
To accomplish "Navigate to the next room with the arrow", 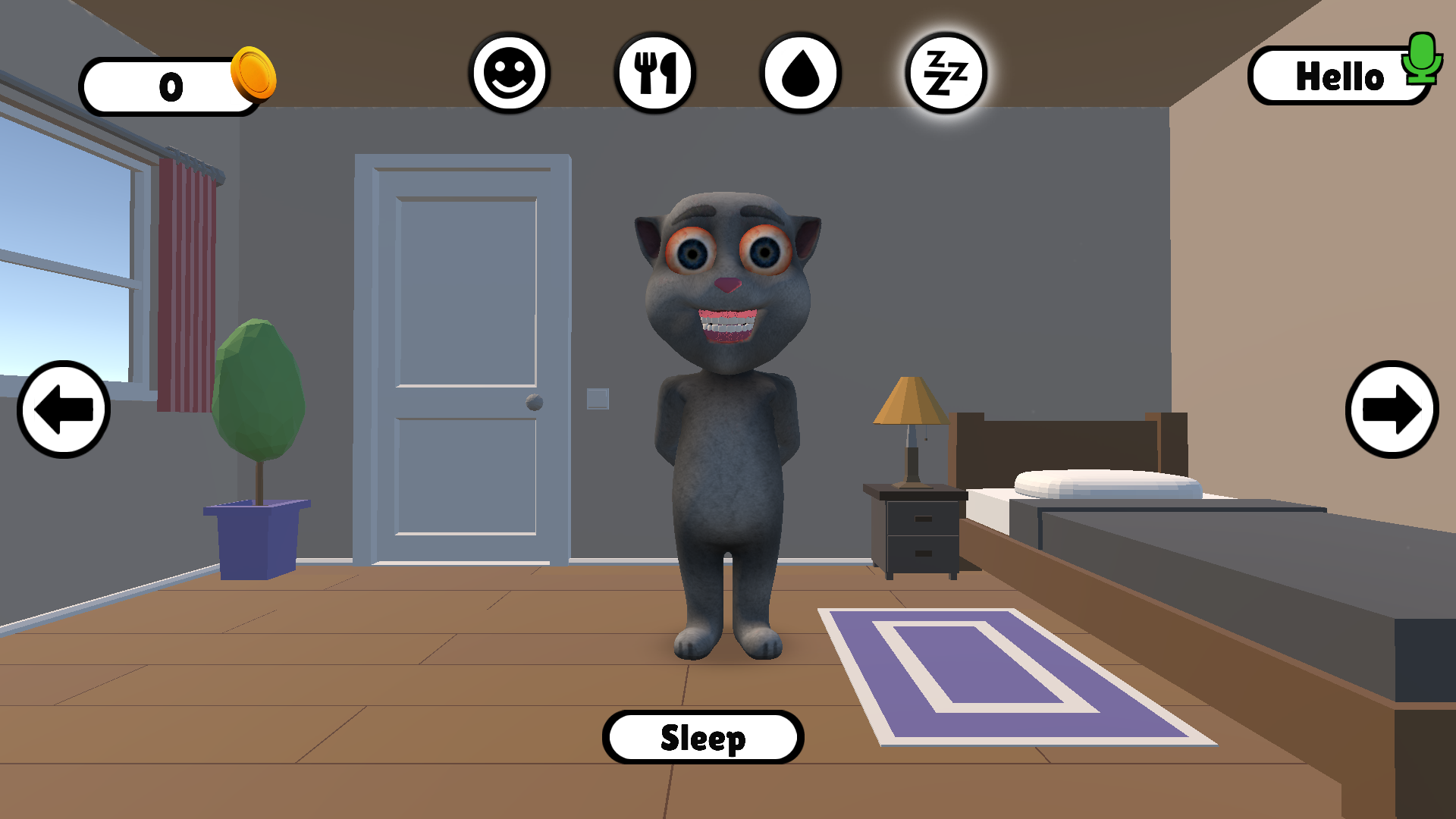I will point(1393,408).
